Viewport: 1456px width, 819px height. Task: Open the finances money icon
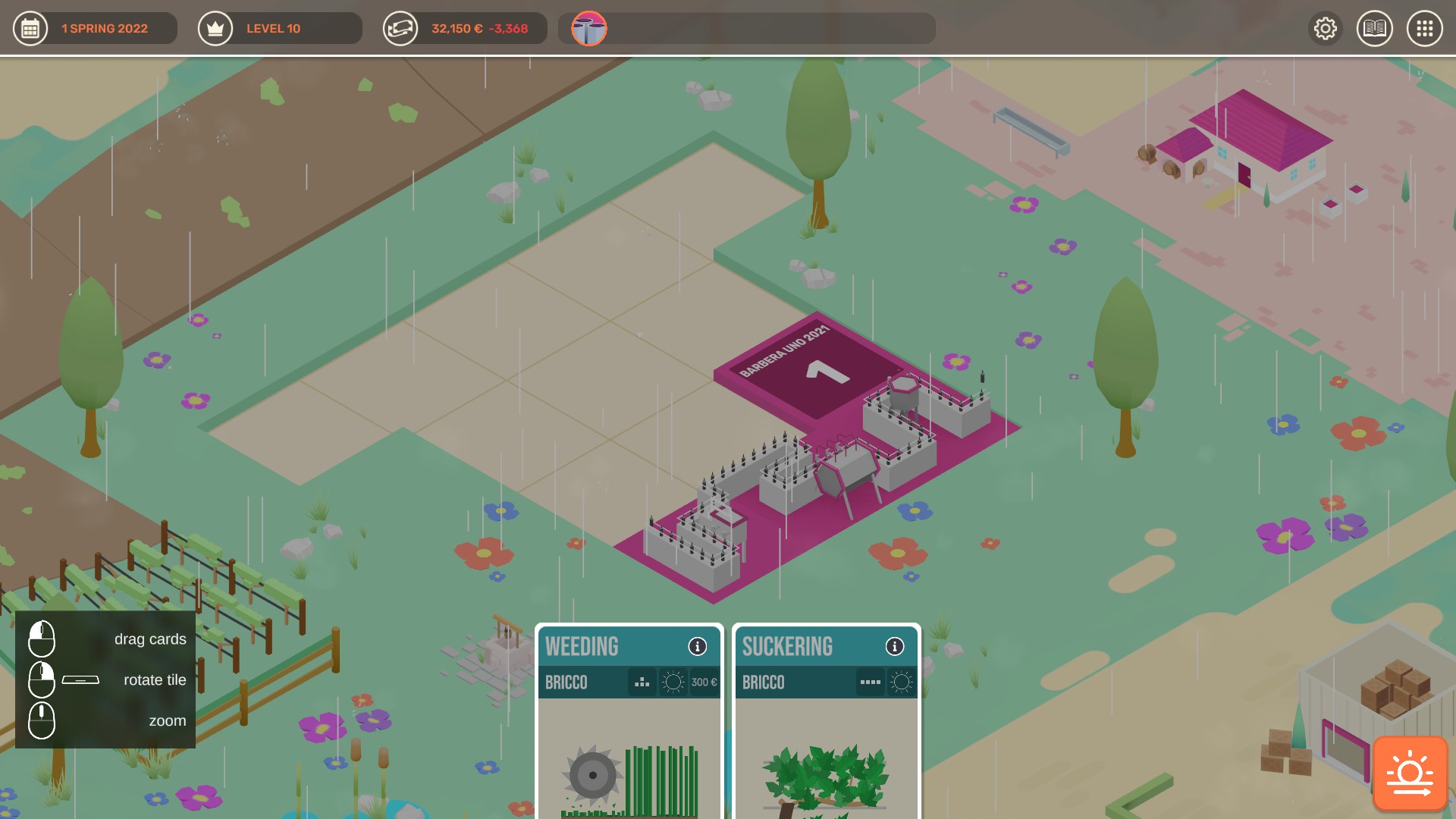point(400,29)
